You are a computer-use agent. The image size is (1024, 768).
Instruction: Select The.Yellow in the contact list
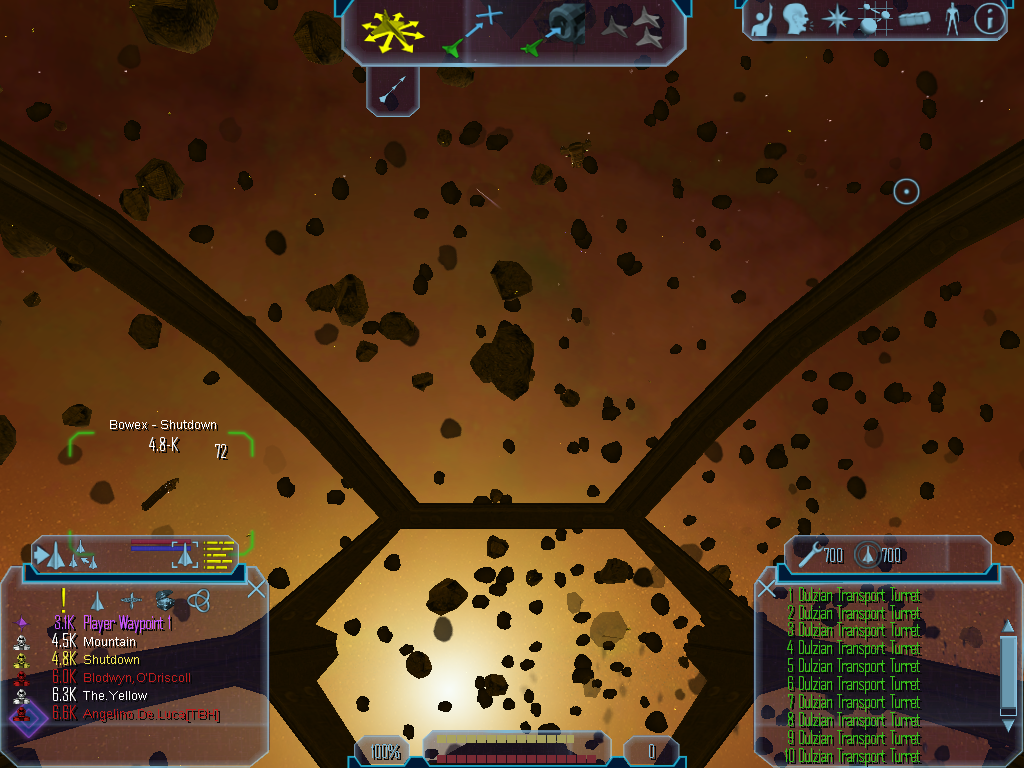[x=115, y=696]
